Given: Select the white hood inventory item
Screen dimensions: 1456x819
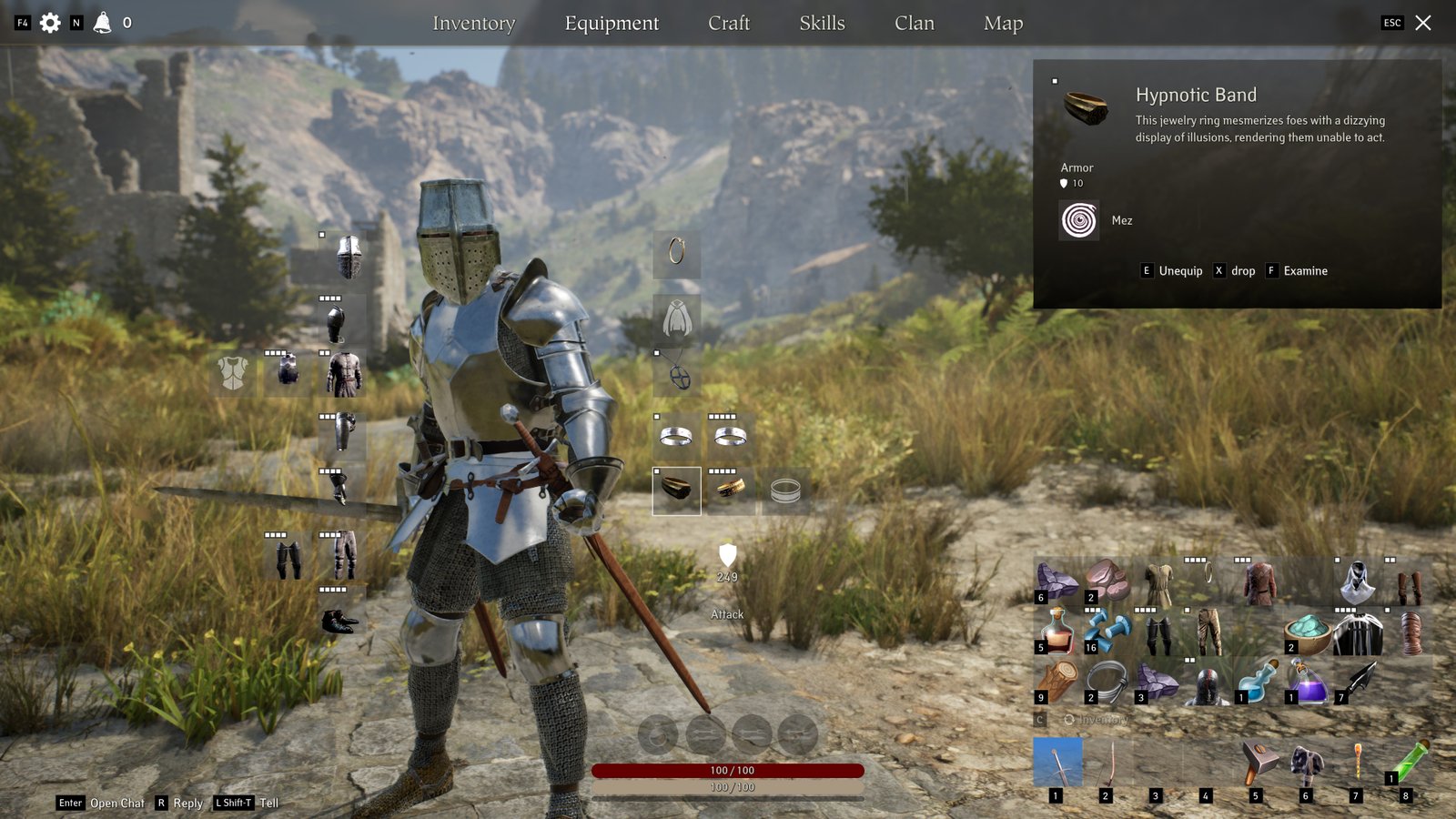Looking at the screenshot, I should (x=1358, y=581).
